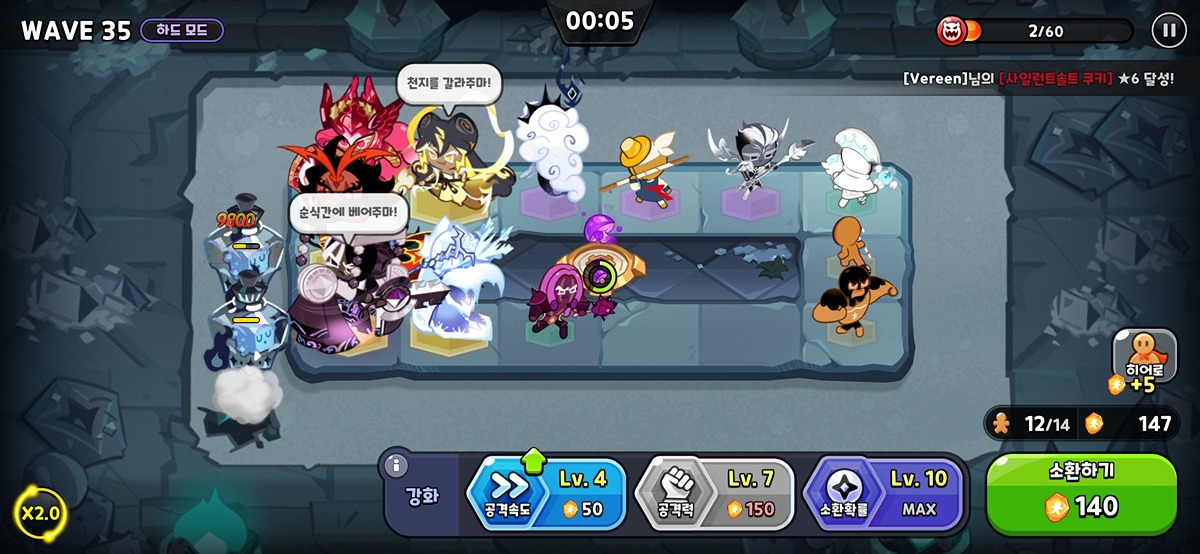Open the upgrade info icon

[396, 466]
